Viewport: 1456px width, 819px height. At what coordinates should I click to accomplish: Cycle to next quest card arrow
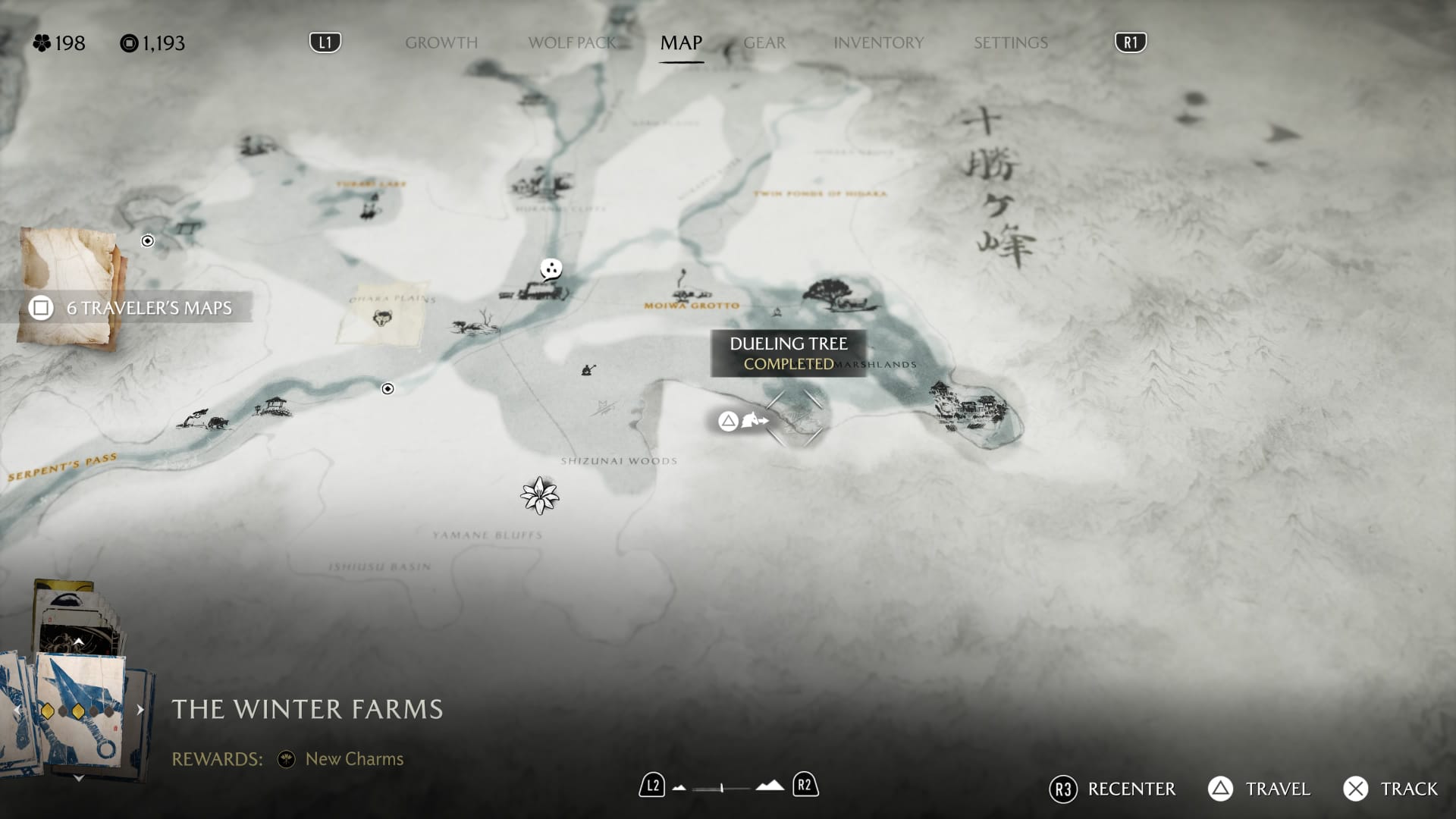pos(140,710)
